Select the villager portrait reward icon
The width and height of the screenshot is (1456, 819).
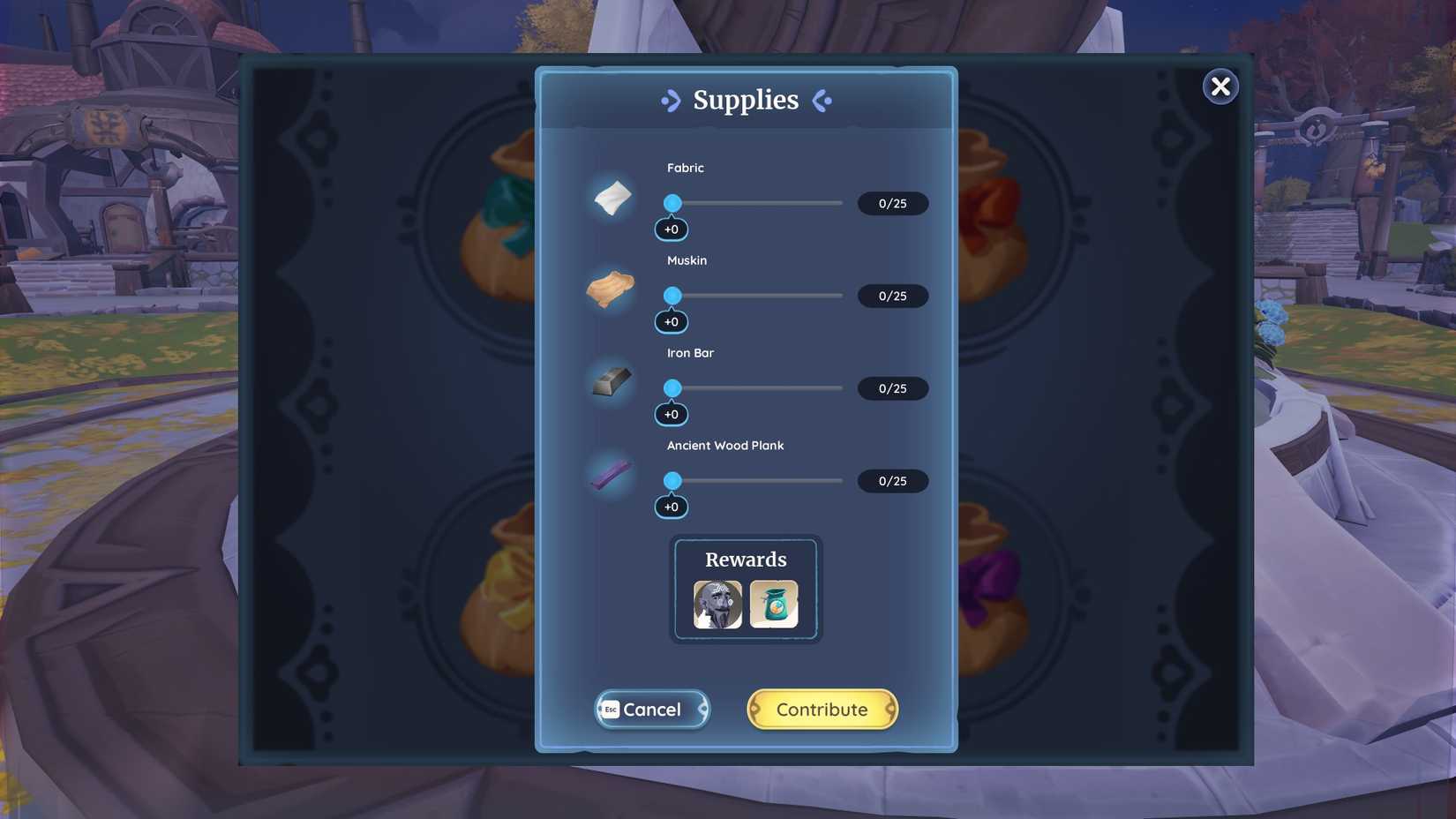(717, 604)
